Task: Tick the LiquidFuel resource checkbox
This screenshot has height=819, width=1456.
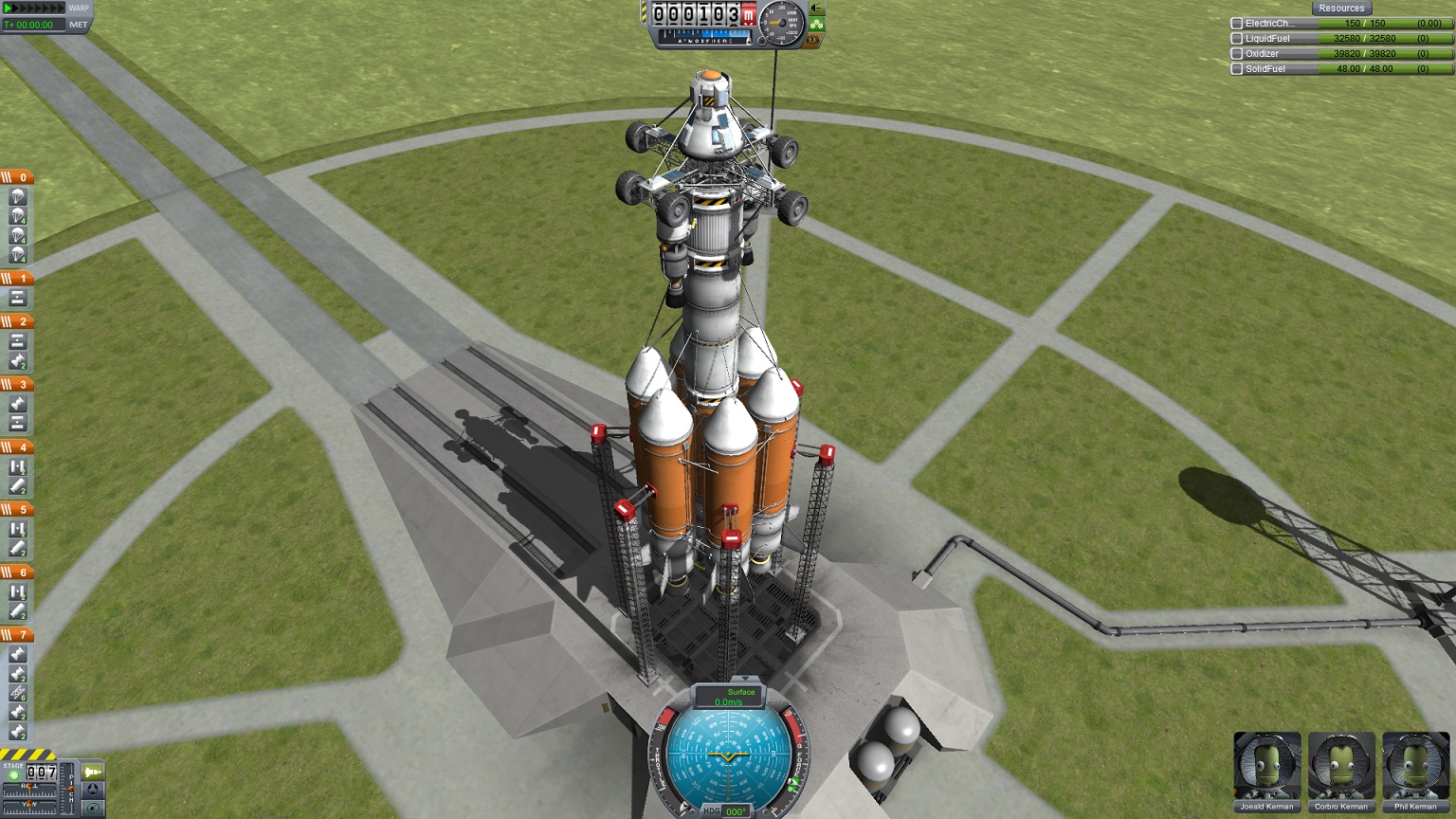Action: [x=1237, y=39]
